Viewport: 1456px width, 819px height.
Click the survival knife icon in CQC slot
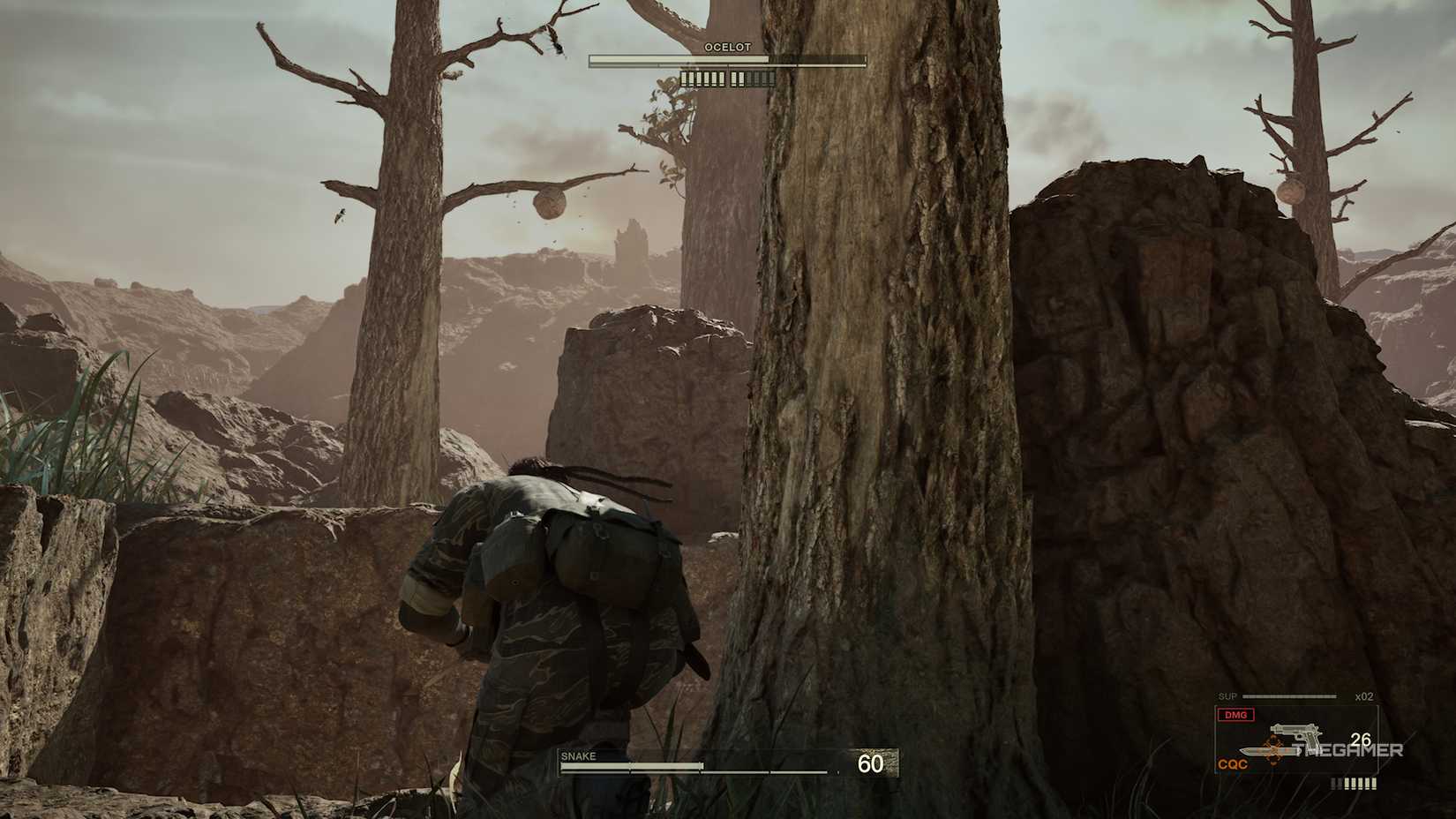[1268, 751]
